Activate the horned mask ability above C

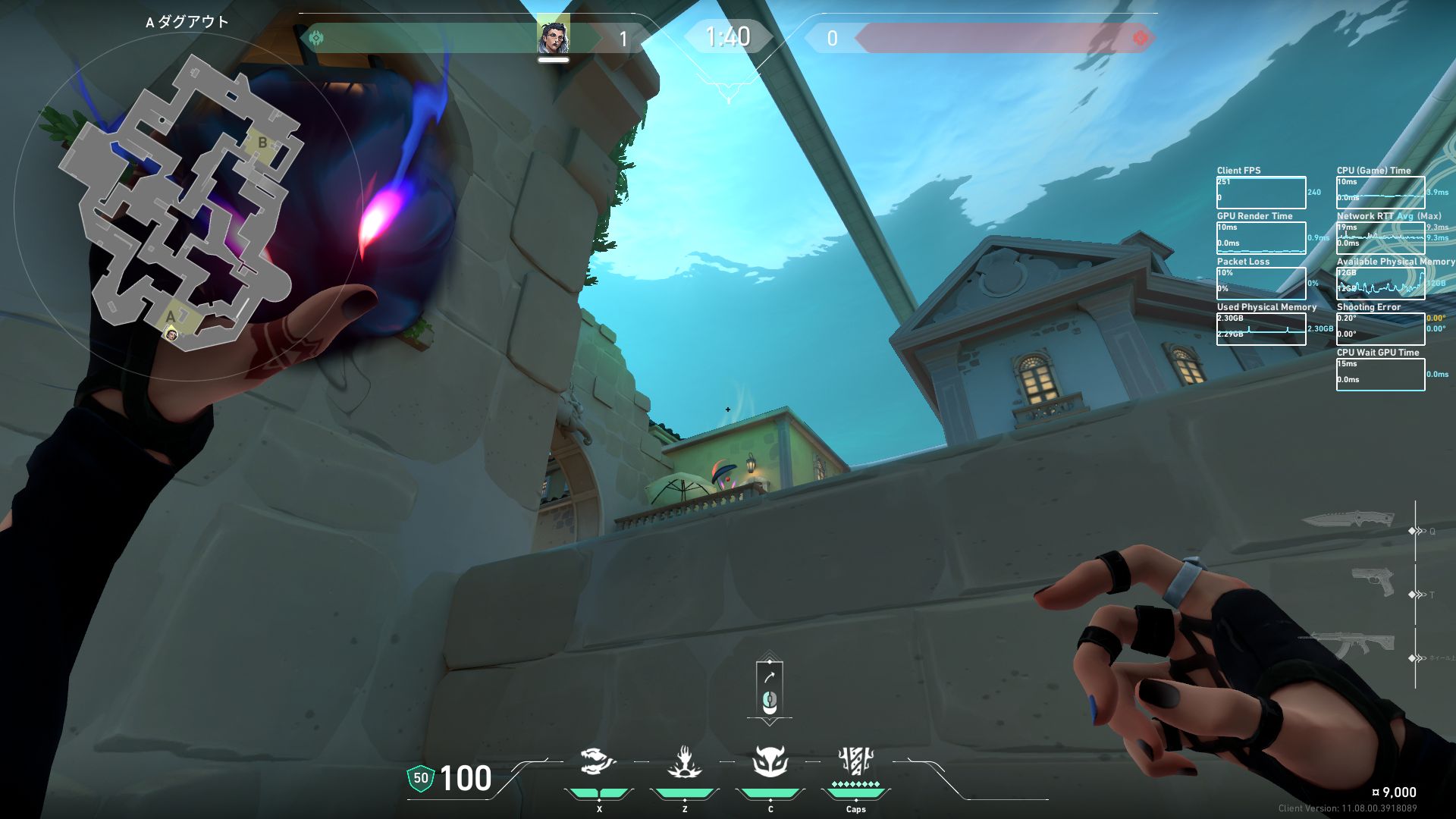coord(770,761)
